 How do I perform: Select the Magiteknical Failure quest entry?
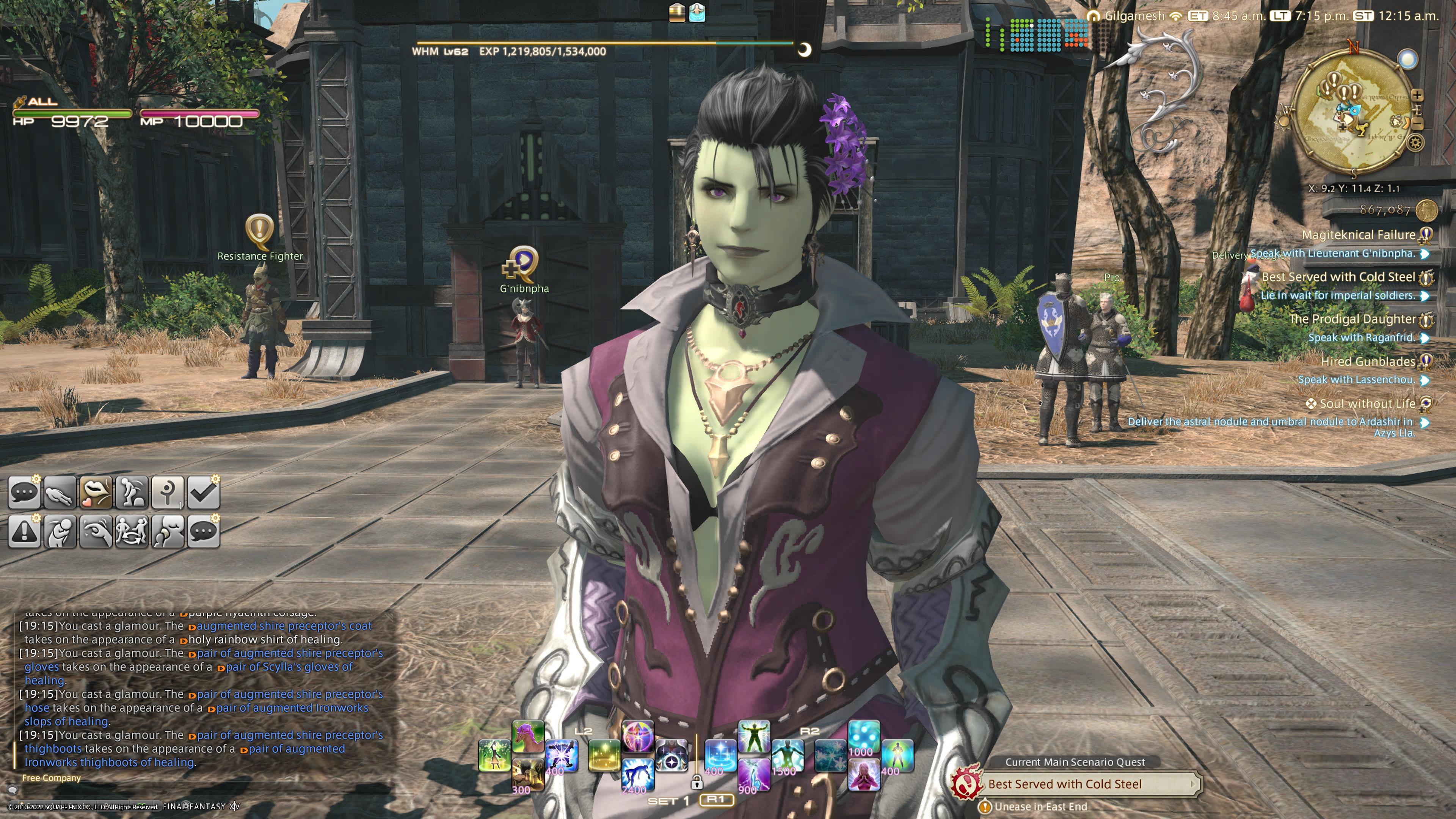pyautogui.click(x=1358, y=235)
